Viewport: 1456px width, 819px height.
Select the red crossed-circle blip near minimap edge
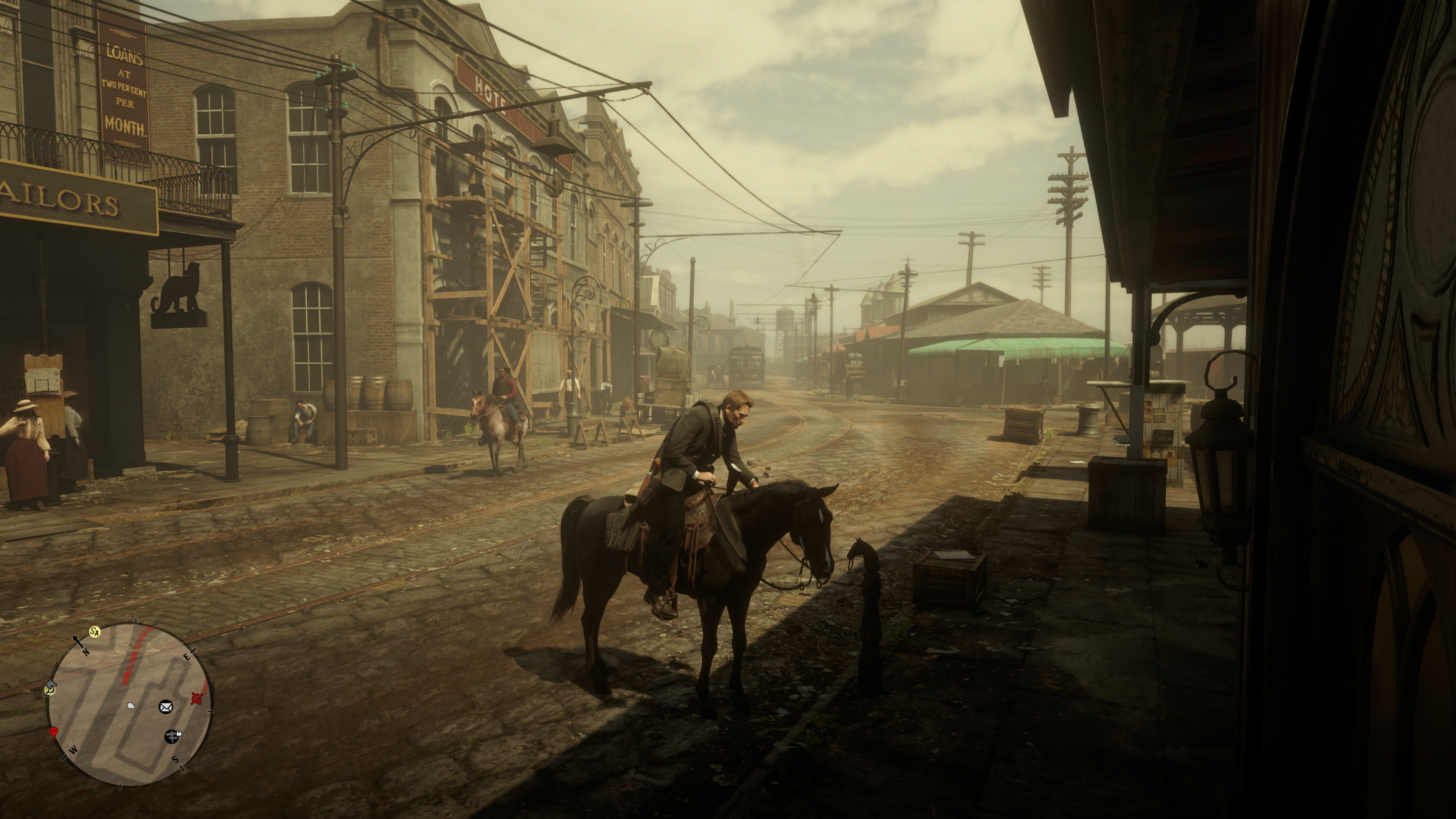coord(196,699)
